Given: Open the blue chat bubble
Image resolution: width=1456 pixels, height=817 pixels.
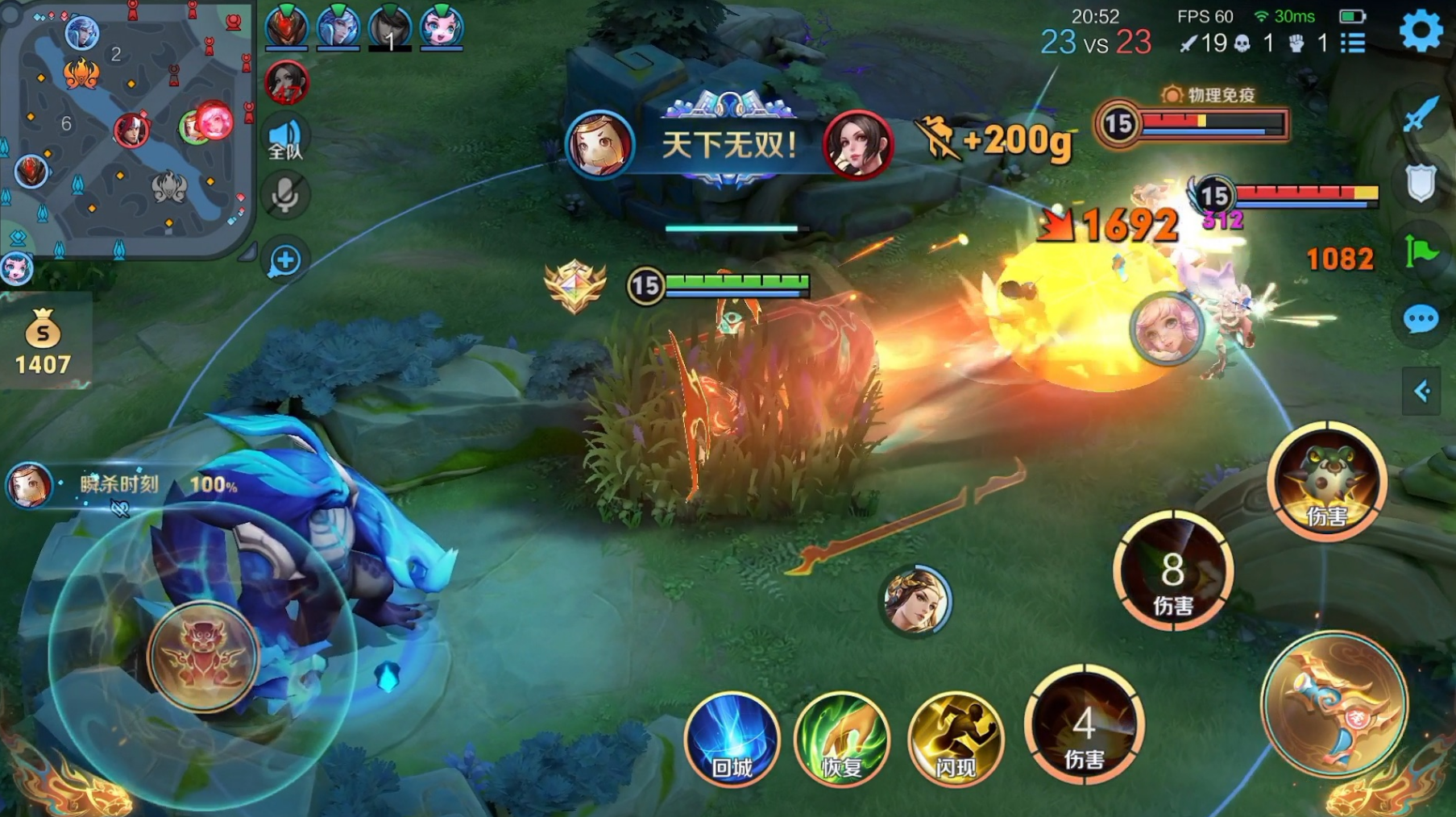Looking at the screenshot, I should [1421, 320].
